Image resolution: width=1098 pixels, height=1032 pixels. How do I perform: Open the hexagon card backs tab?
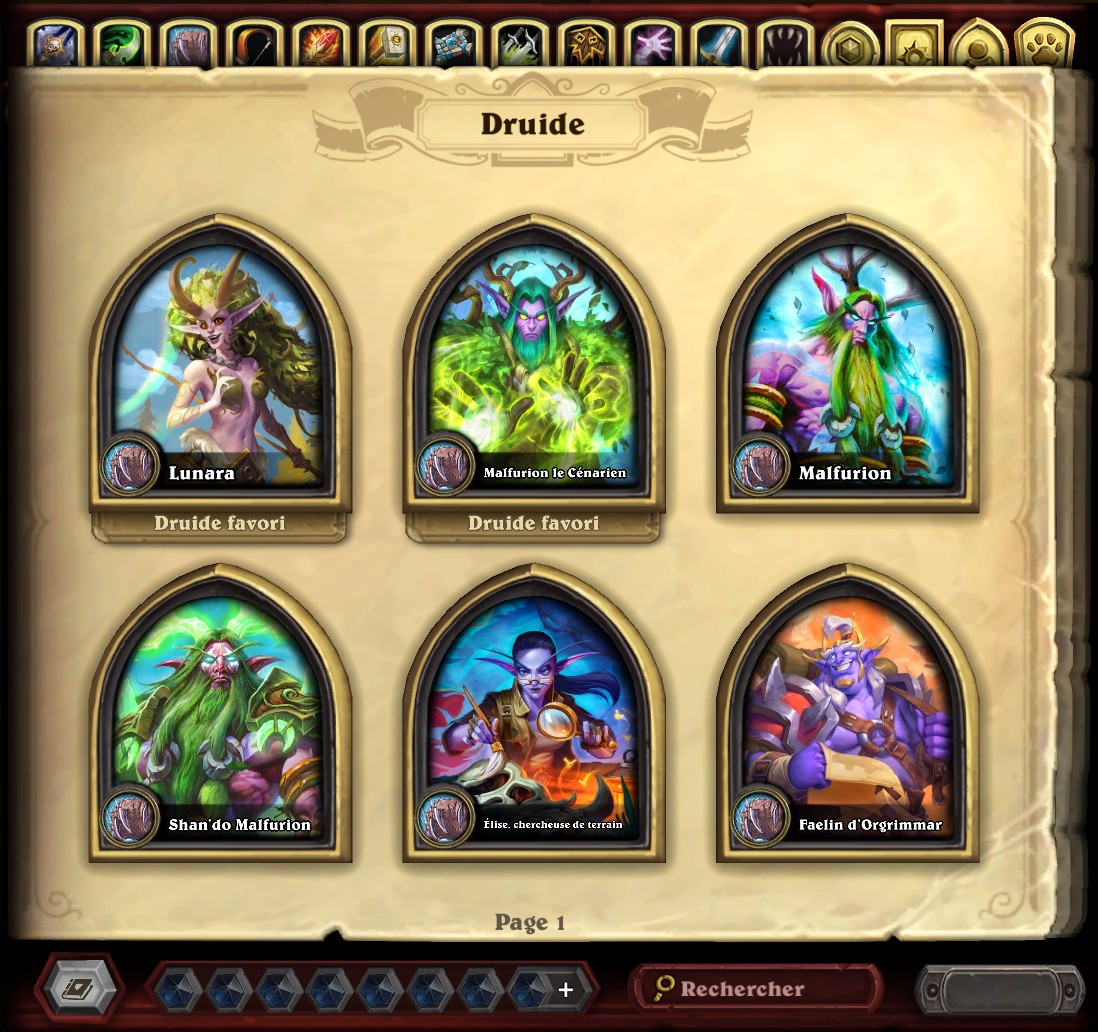(850, 46)
